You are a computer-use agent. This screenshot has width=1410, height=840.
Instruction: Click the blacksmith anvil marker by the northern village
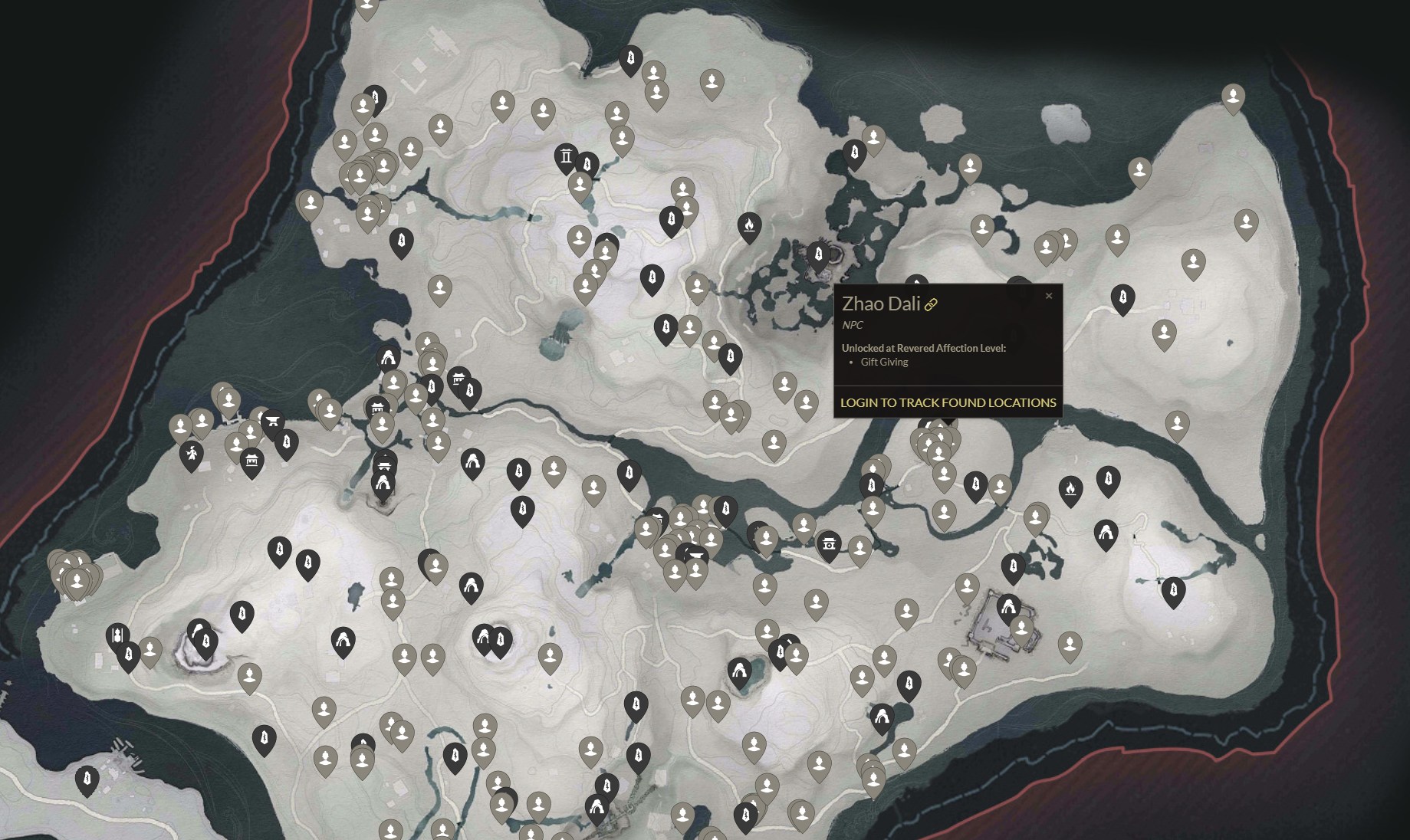(x=273, y=420)
